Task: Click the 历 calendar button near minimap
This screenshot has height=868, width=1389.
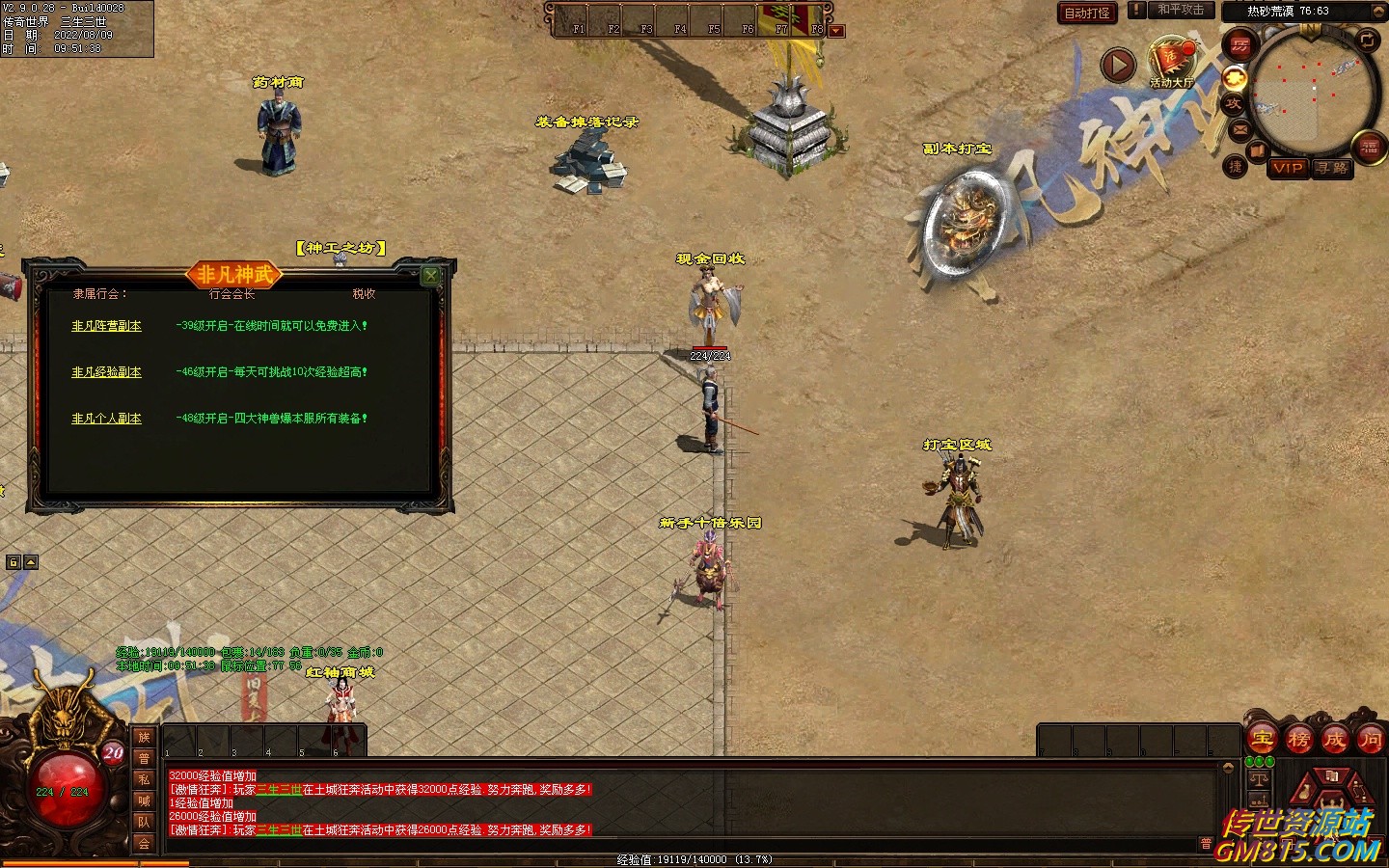Action: coord(1239,44)
